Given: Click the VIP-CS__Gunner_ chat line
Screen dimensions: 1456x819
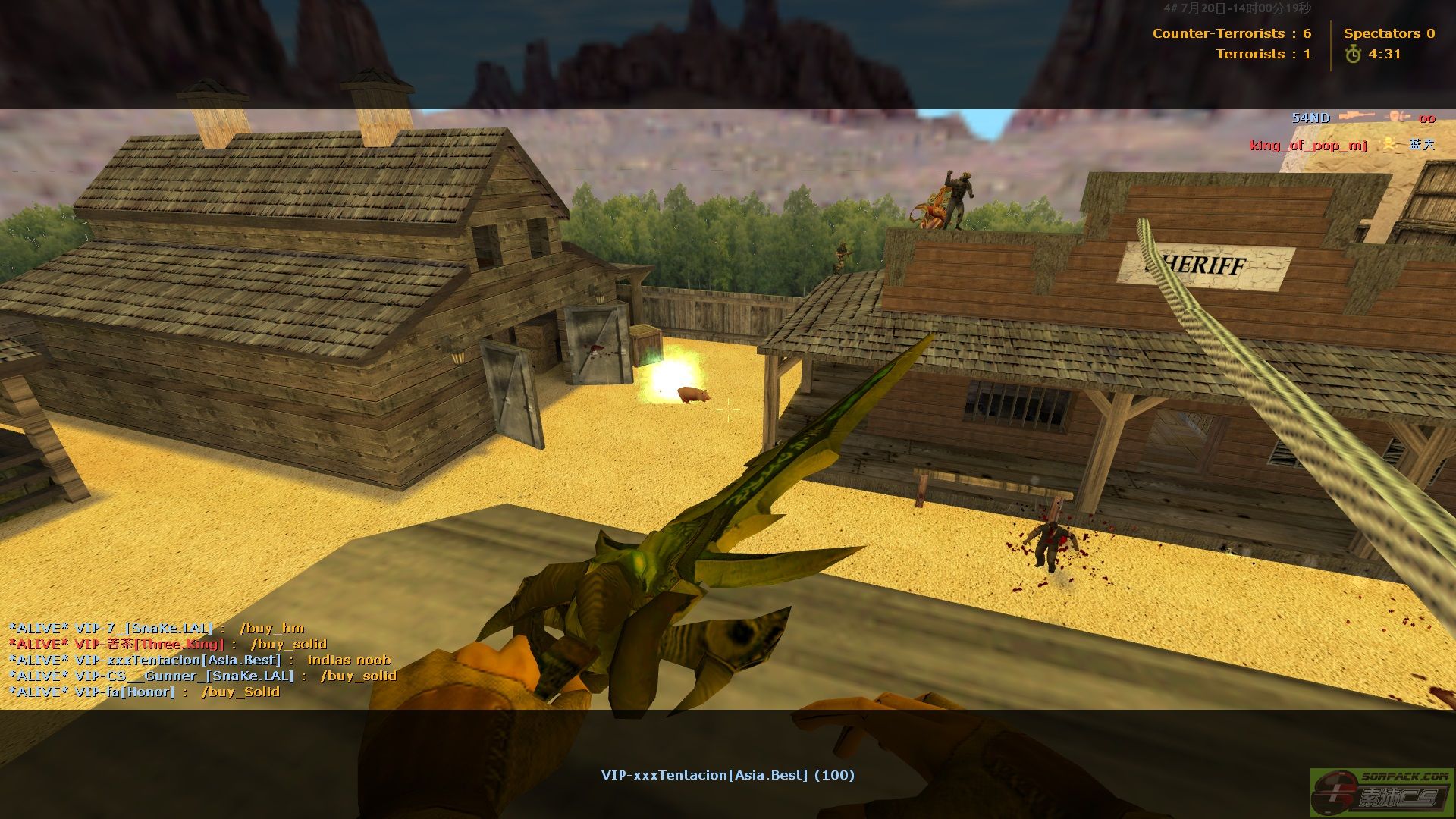Looking at the screenshot, I should coord(202,676).
